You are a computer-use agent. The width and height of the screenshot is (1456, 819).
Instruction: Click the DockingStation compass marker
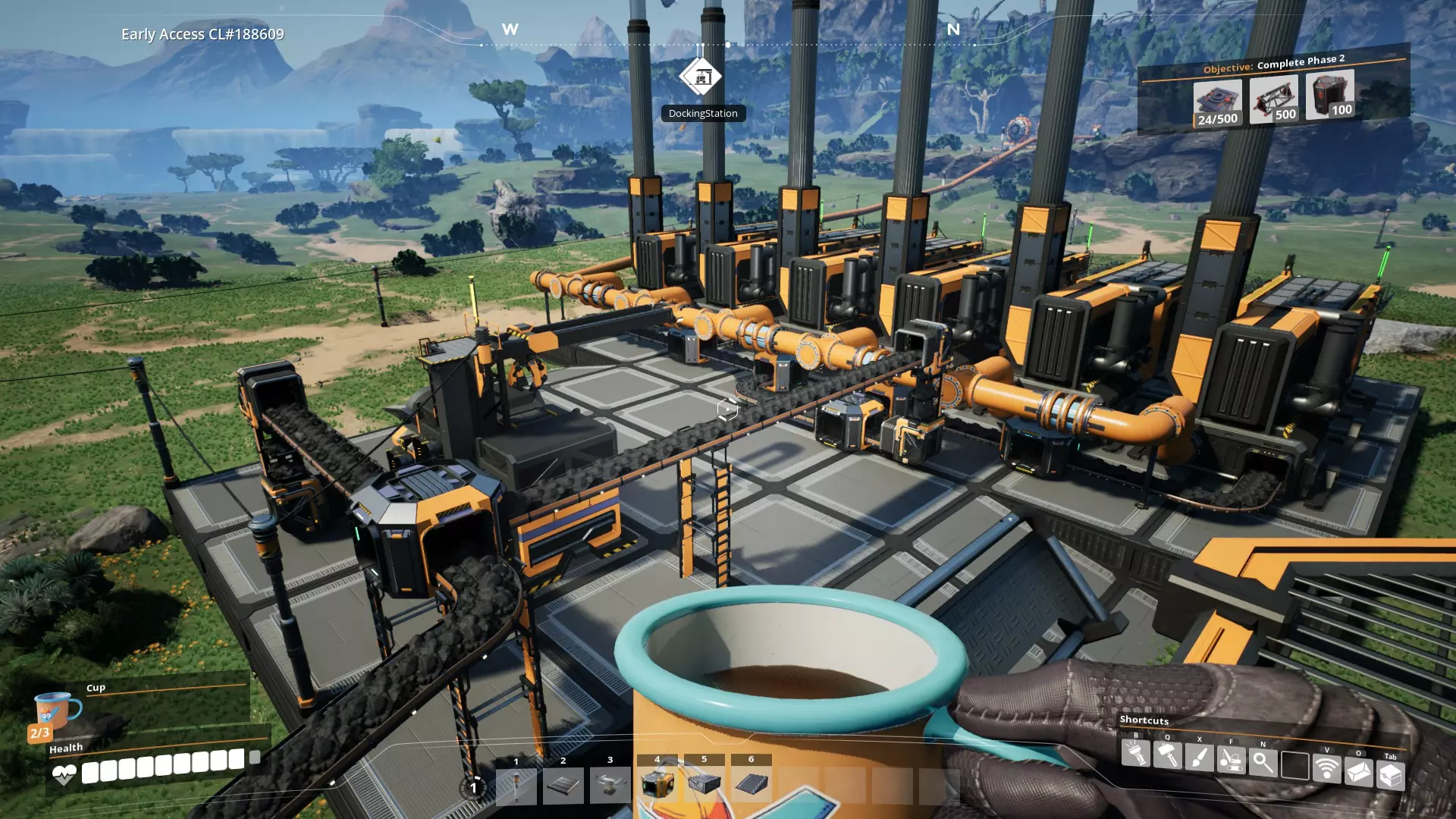[700, 77]
